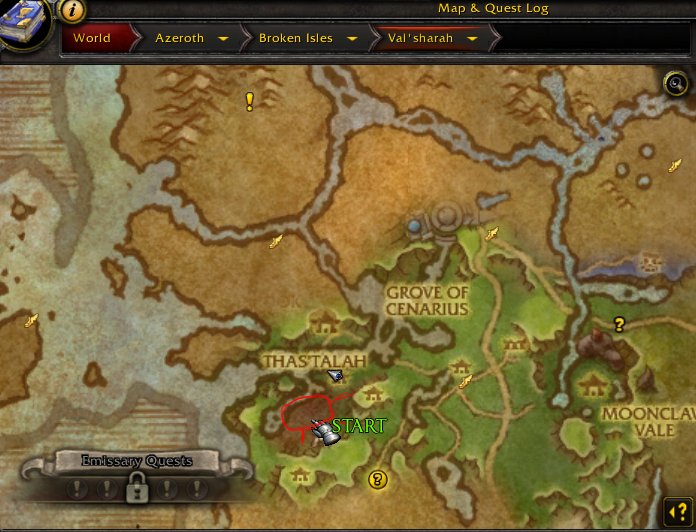Open the dropdown arrow next to Broken Isles
Viewport: 696px width, 532px height.
coord(353,39)
